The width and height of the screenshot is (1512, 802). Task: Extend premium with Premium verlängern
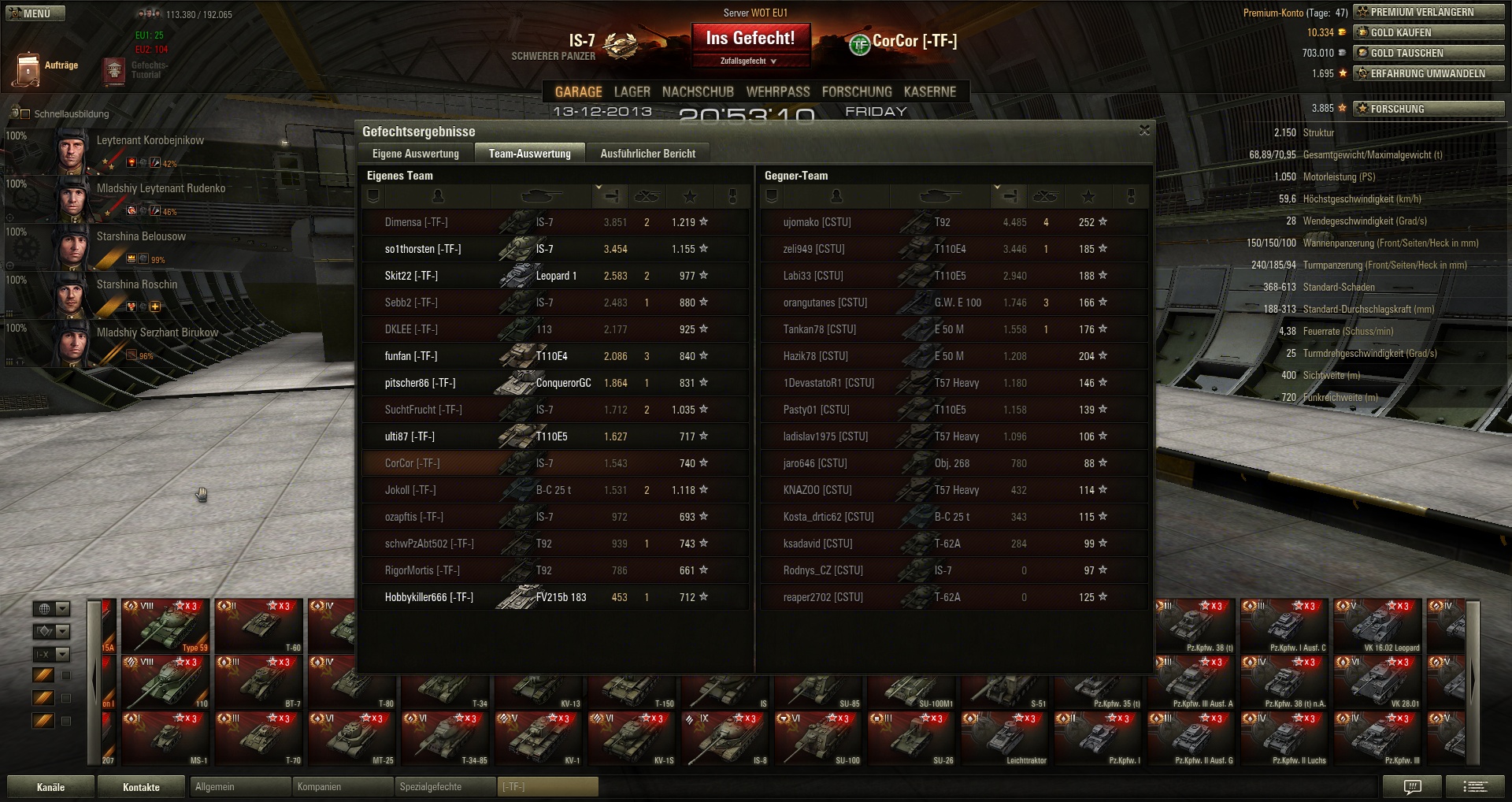pyautogui.click(x=1429, y=12)
